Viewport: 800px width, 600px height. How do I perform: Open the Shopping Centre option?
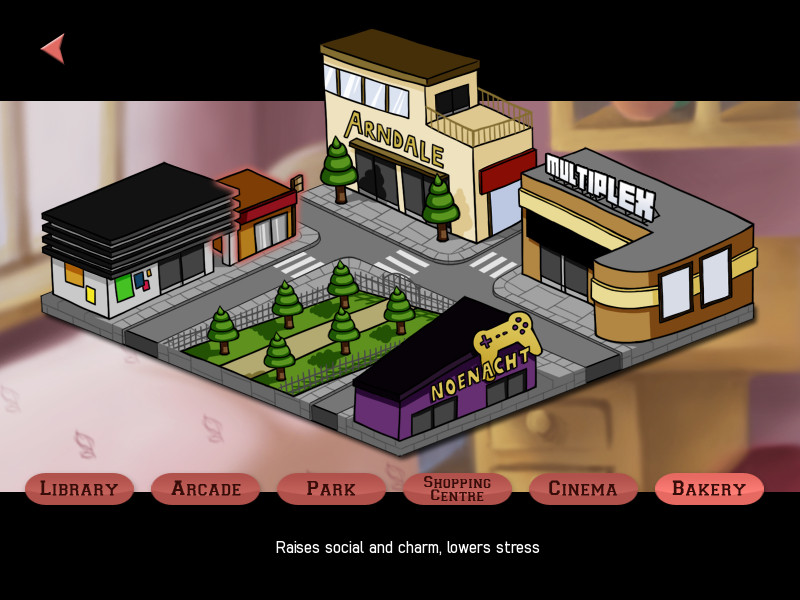[x=457, y=489]
